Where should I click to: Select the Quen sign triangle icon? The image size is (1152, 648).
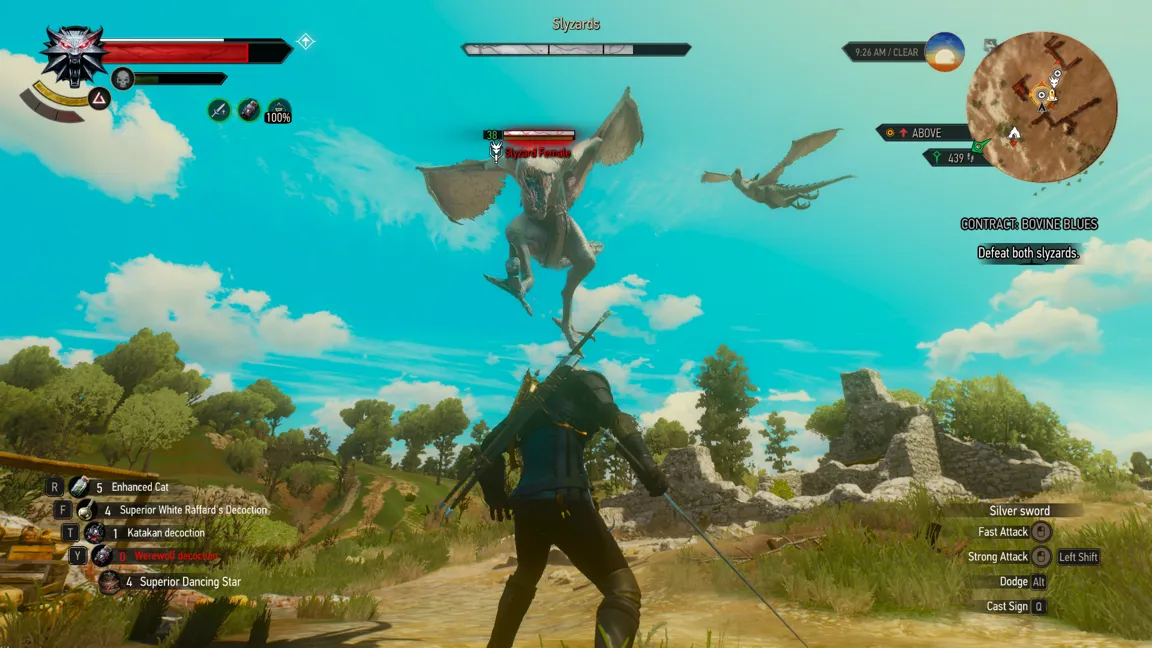(99, 98)
